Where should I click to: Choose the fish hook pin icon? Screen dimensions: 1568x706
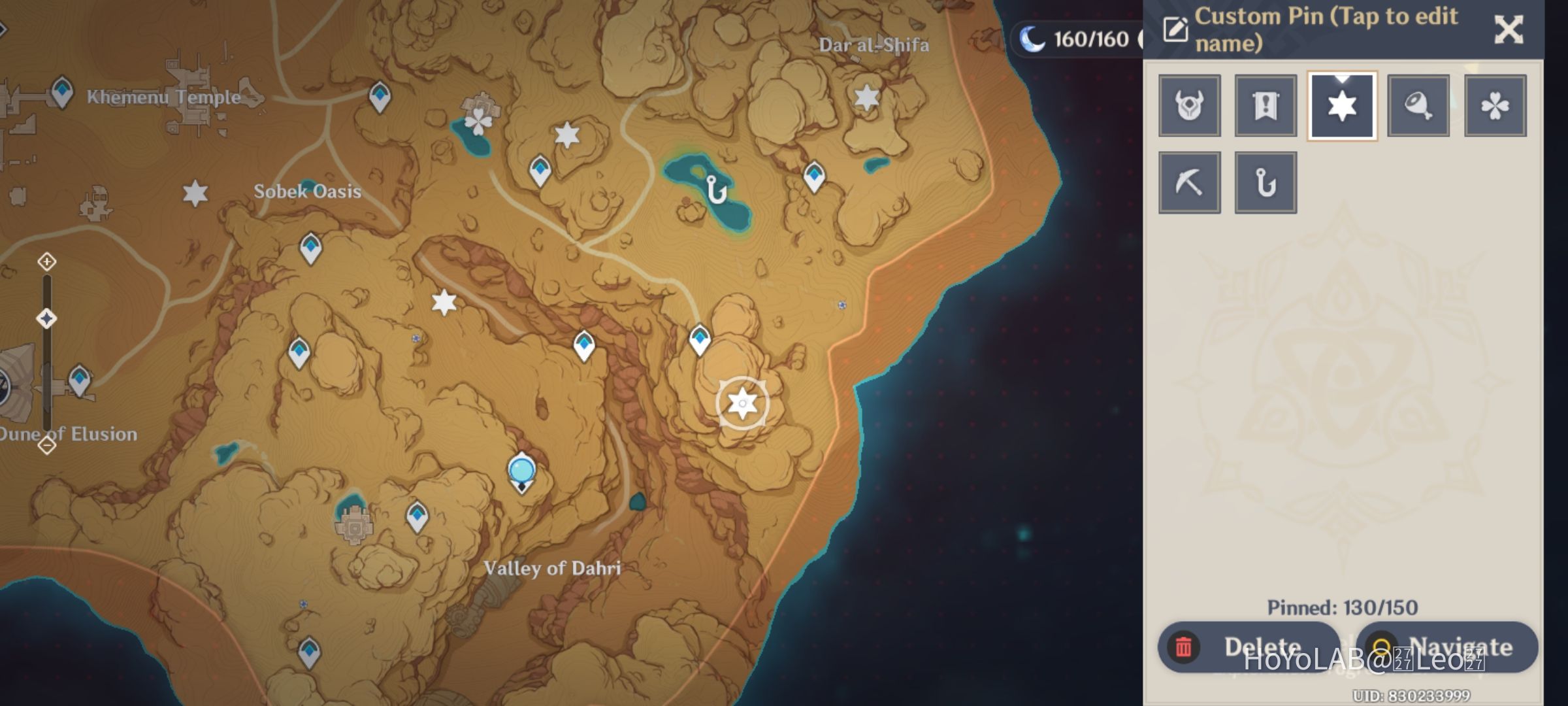(1266, 182)
